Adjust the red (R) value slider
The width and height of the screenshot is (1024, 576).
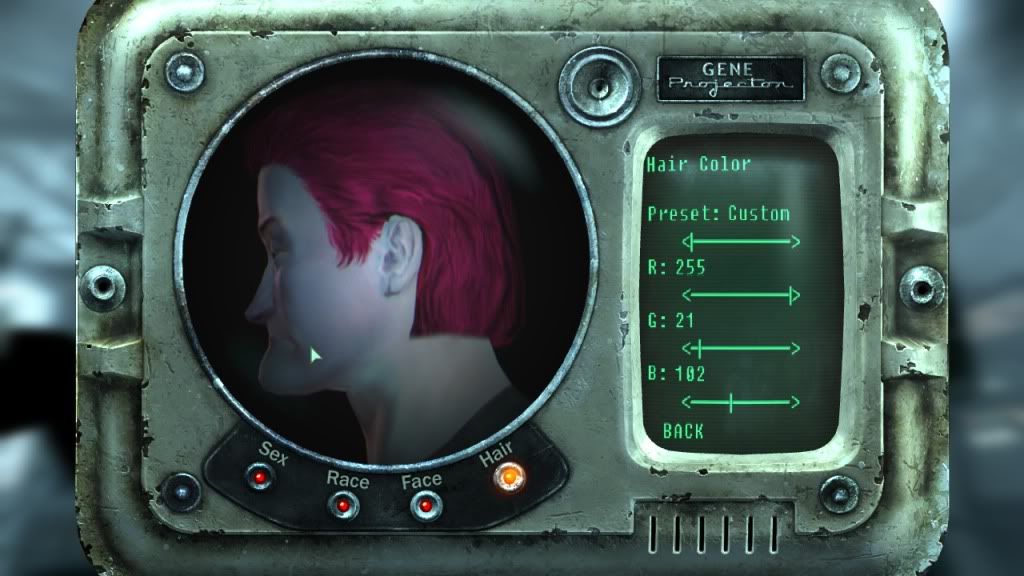click(x=741, y=295)
